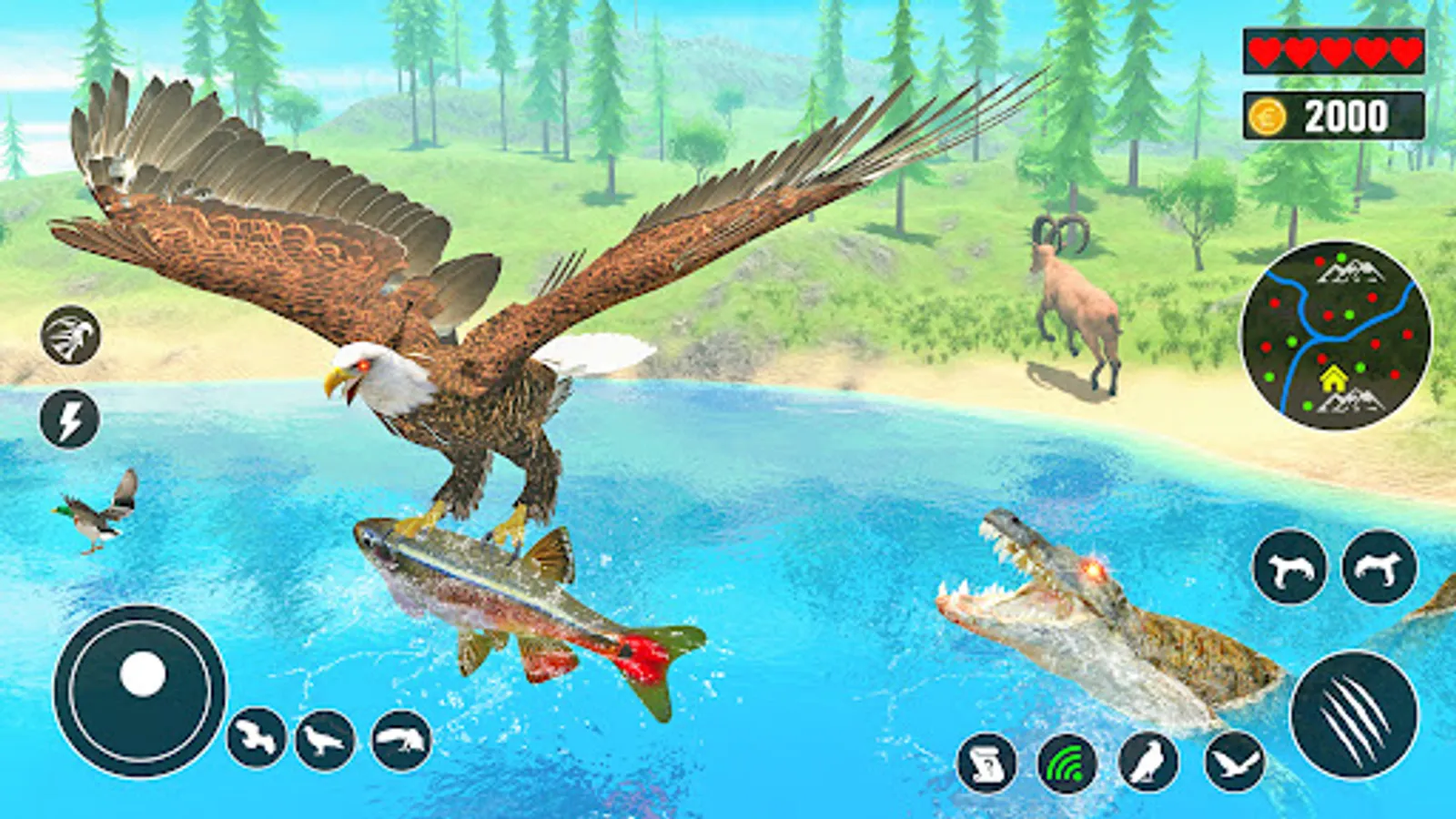Click the gold coin icon beside 2000

[x=1268, y=116]
